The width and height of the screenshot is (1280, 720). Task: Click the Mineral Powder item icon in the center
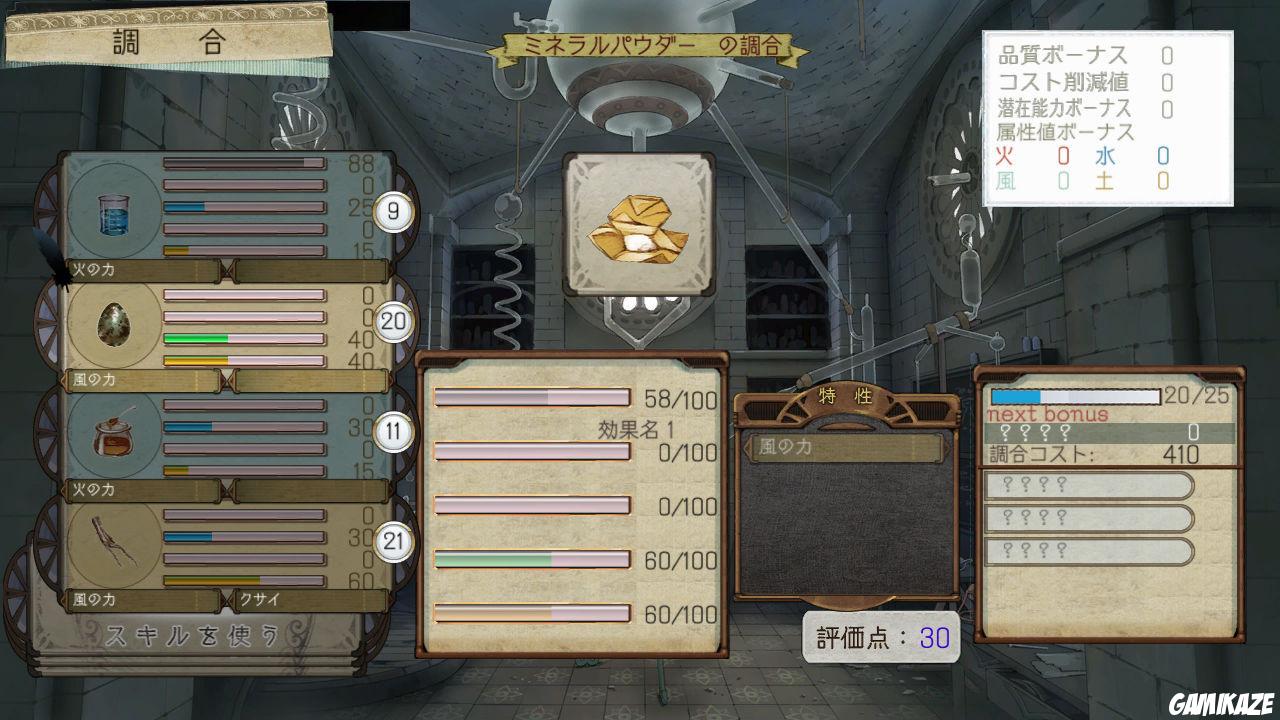(x=640, y=222)
